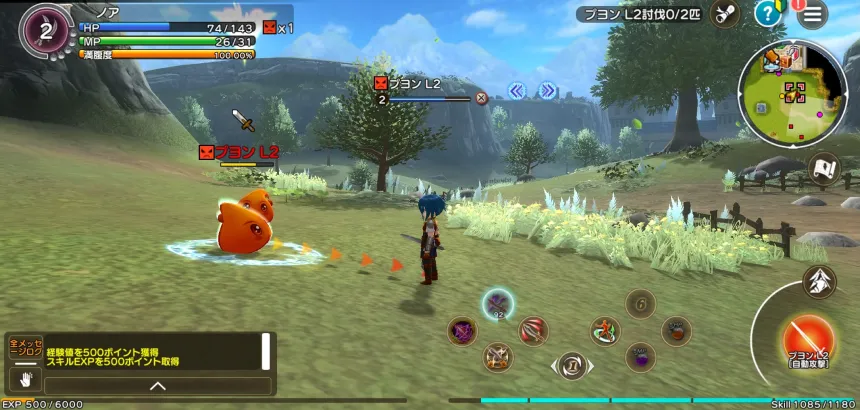Viewport: 860px width, 410px height.
Task: Use the red potion item slot
Action: point(676,331)
